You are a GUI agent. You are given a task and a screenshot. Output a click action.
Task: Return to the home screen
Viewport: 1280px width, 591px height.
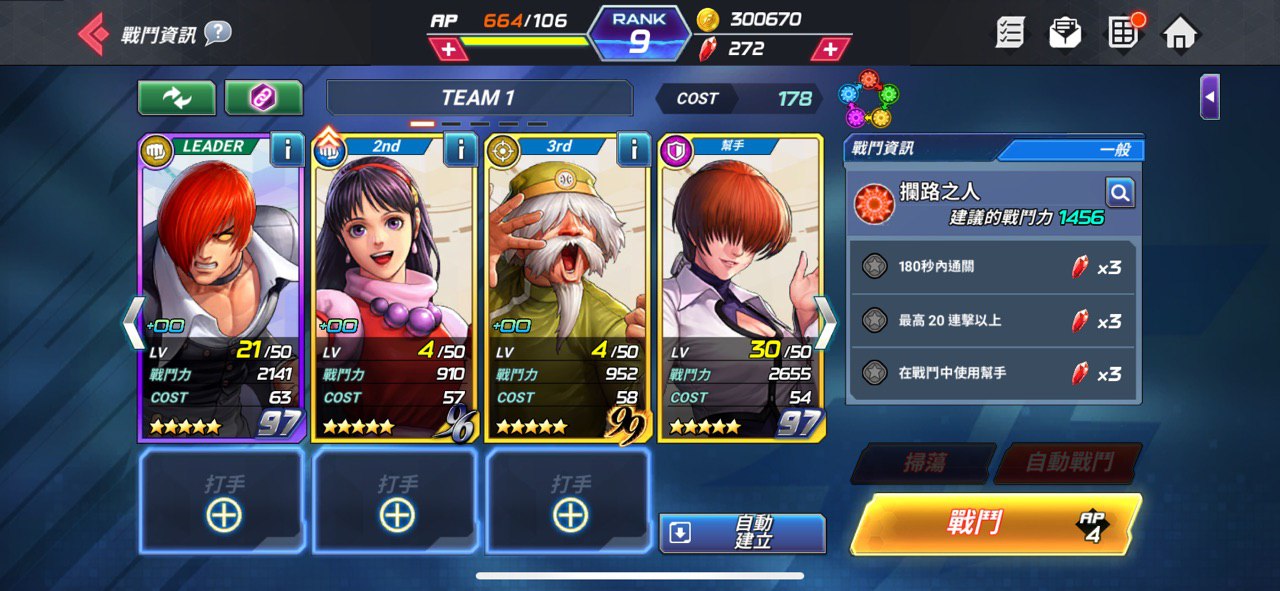1180,33
